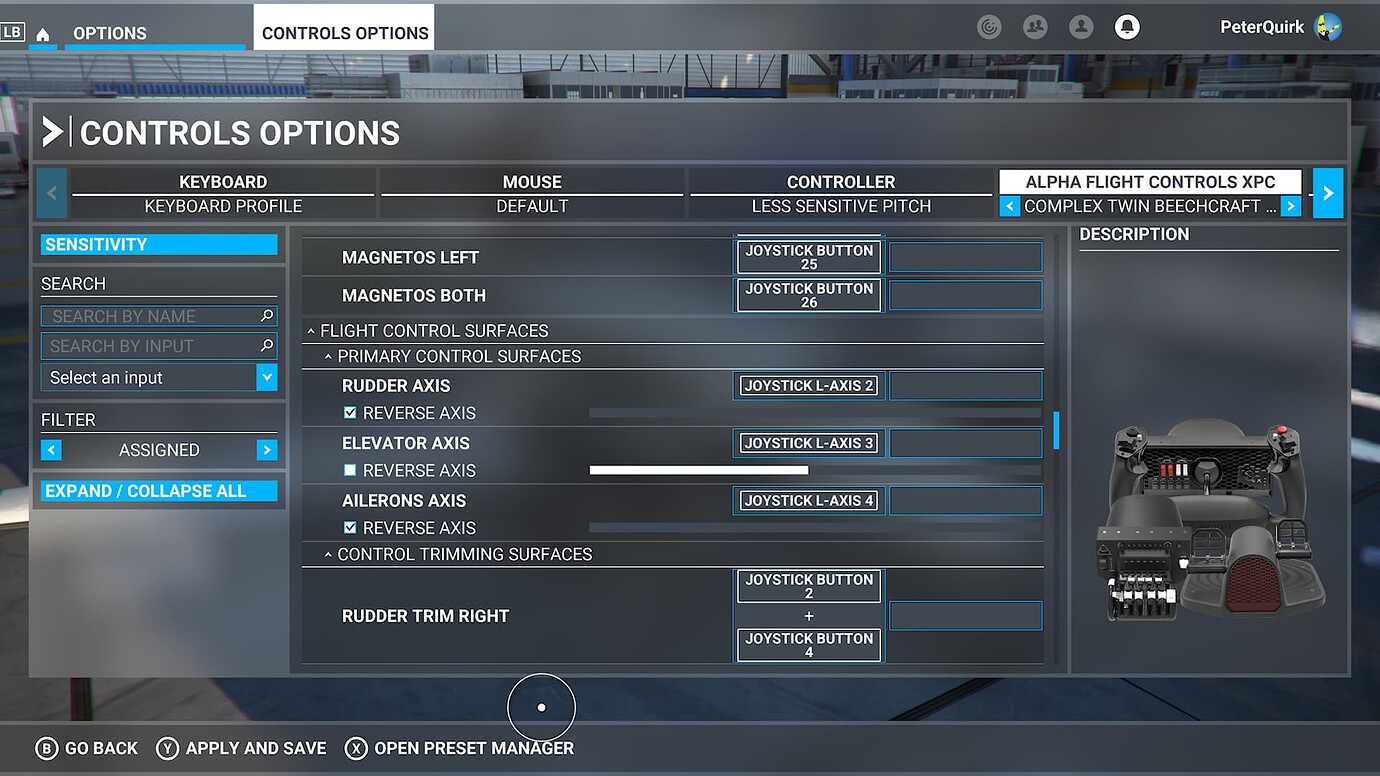Switch to the Controls Options tab

(x=343, y=30)
